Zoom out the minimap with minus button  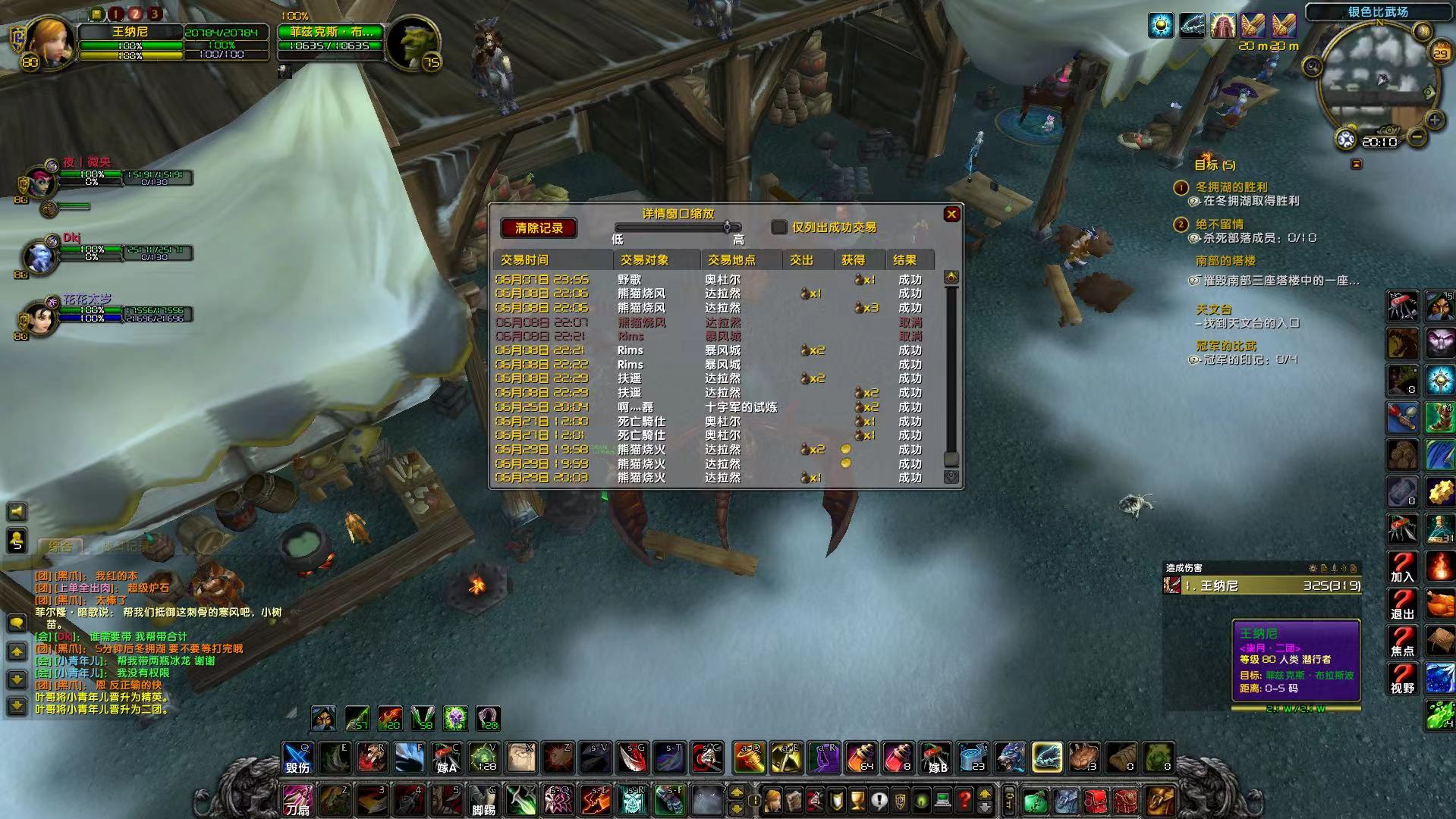click(x=1417, y=137)
